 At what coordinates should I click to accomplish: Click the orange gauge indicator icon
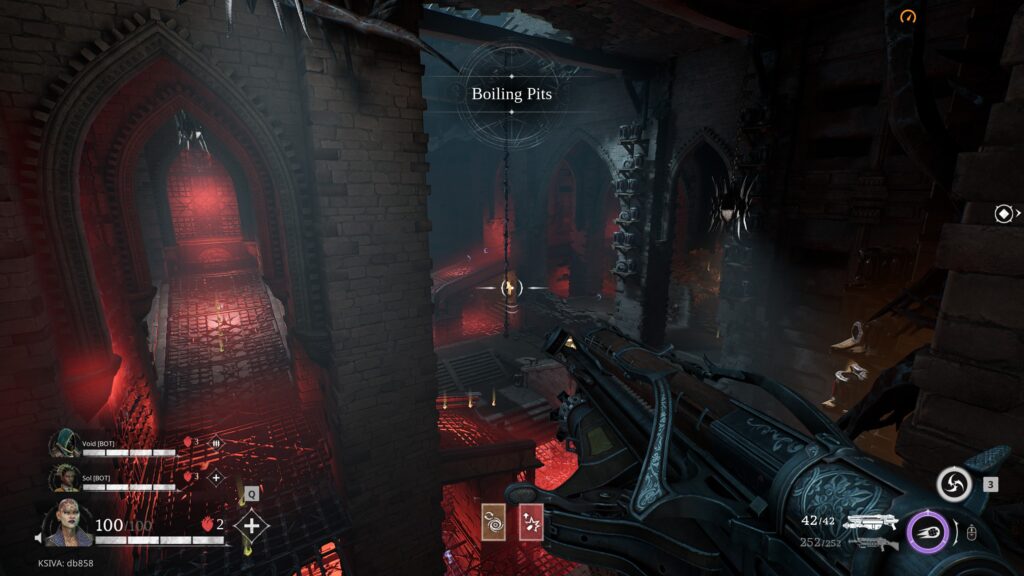pyautogui.click(x=908, y=17)
